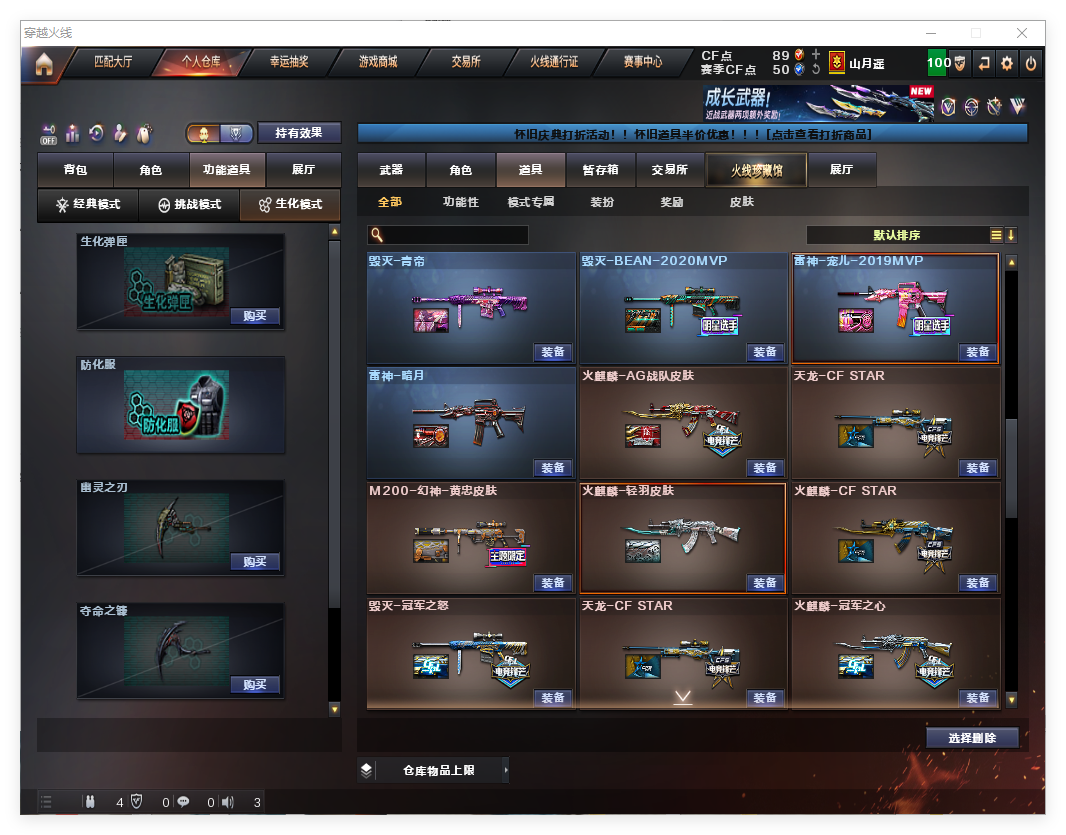Screen dimensions: 1066x835
Task: Equip the 毁灭-青帝 weapon
Action: [553, 352]
